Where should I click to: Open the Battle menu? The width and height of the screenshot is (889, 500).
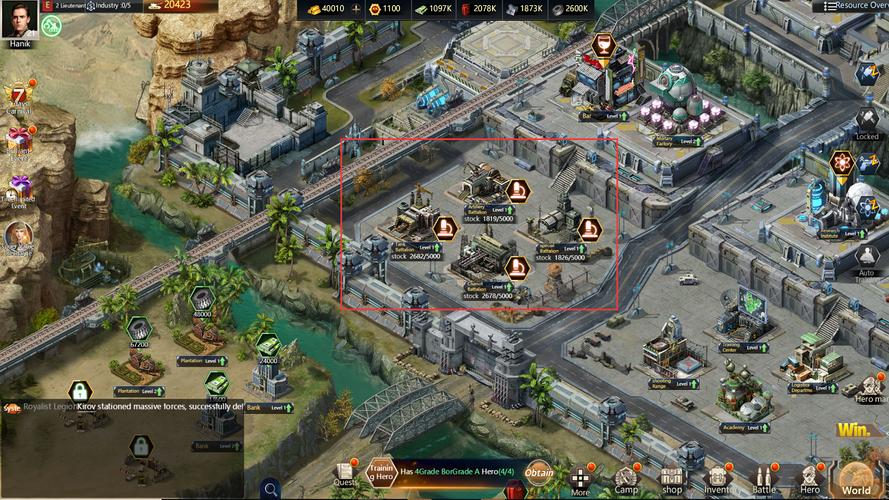[764, 480]
